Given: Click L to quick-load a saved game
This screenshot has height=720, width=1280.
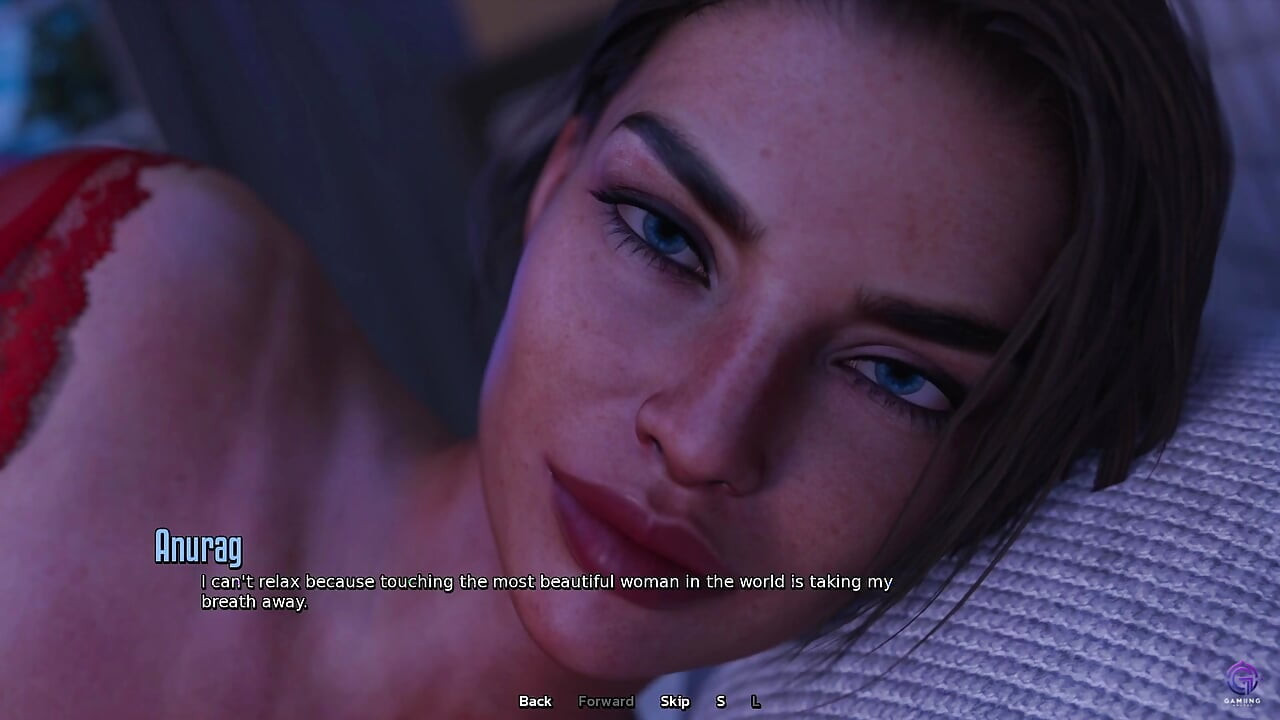Looking at the screenshot, I should [756, 701].
